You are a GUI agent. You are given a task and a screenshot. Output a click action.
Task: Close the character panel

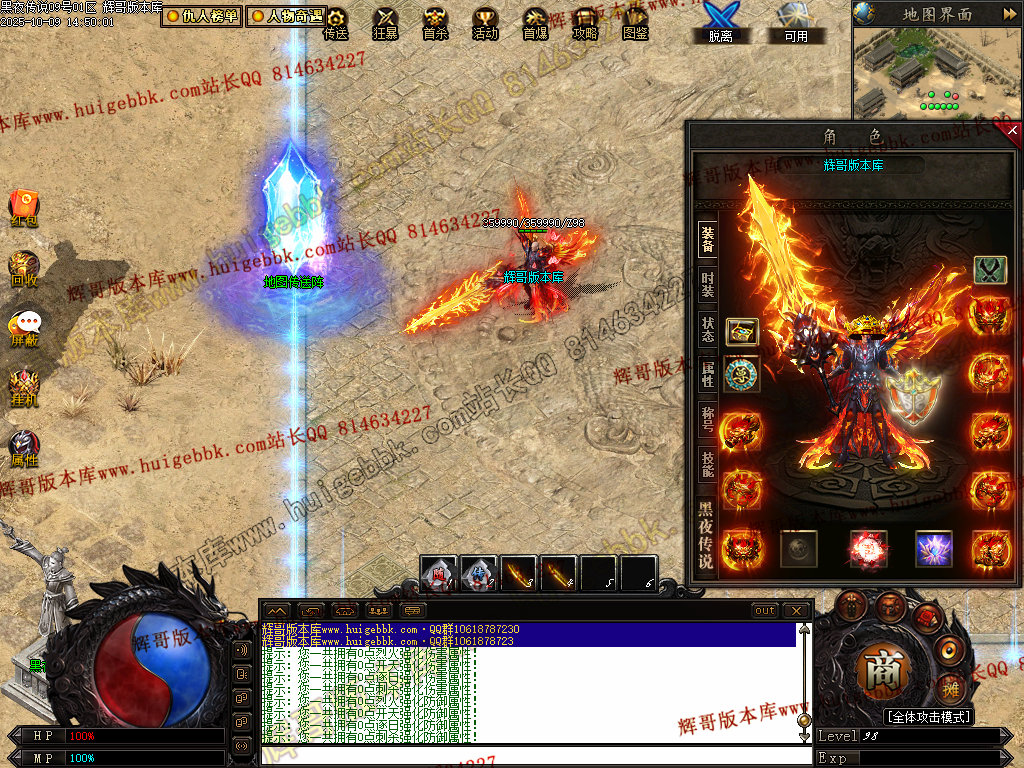(1012, 130)
